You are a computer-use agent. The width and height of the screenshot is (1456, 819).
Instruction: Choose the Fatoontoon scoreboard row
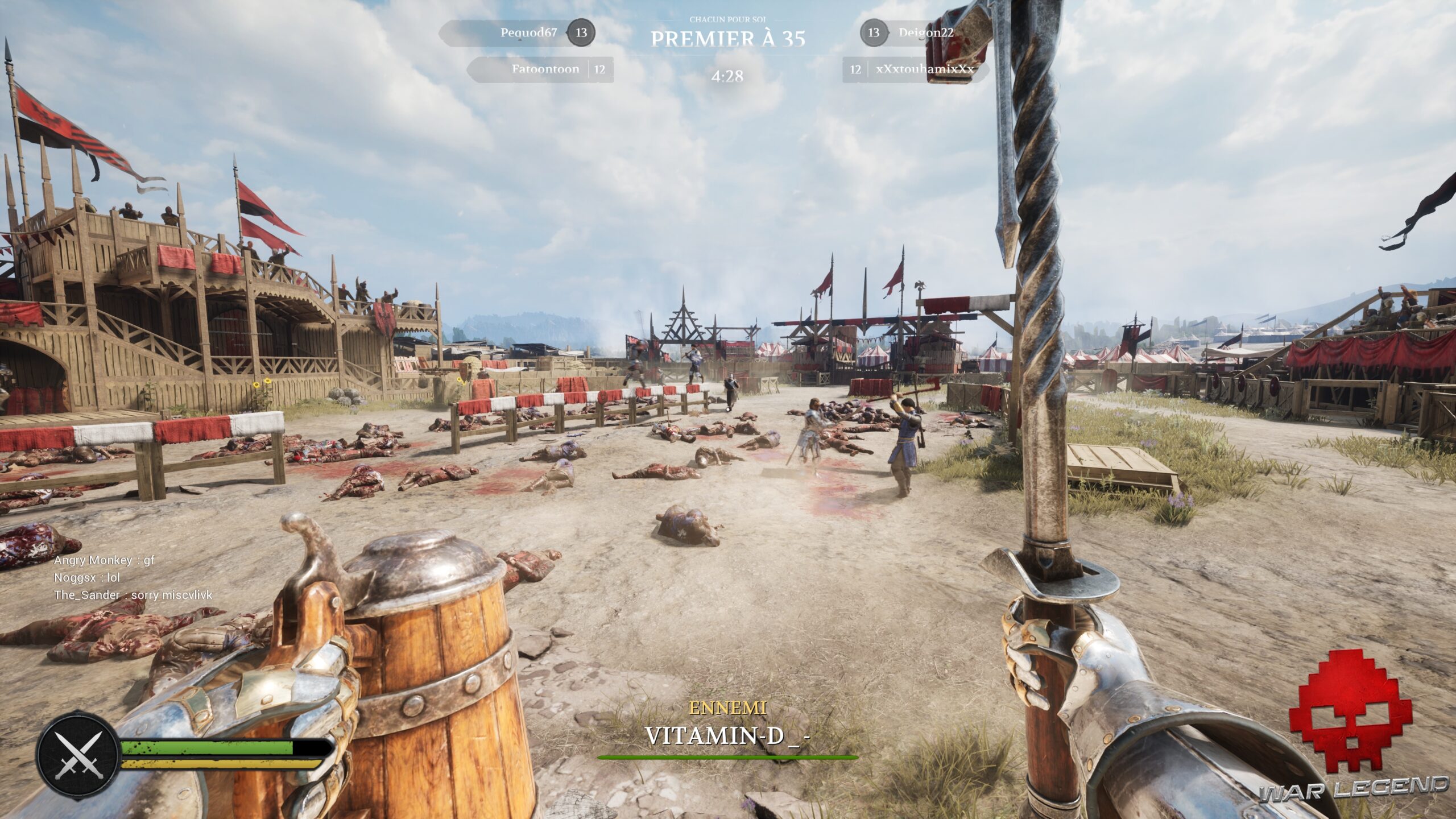pyautogui.click(x=545, y=69)
